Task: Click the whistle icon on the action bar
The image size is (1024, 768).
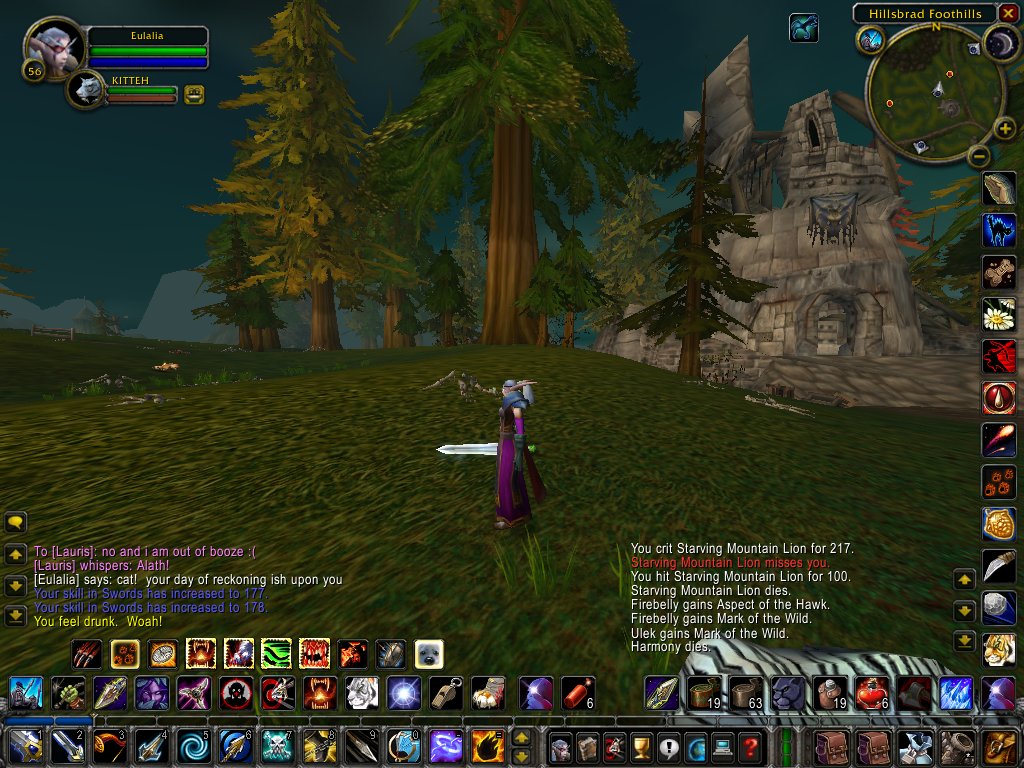Action: pyautogui.click(x=446, y=693)
